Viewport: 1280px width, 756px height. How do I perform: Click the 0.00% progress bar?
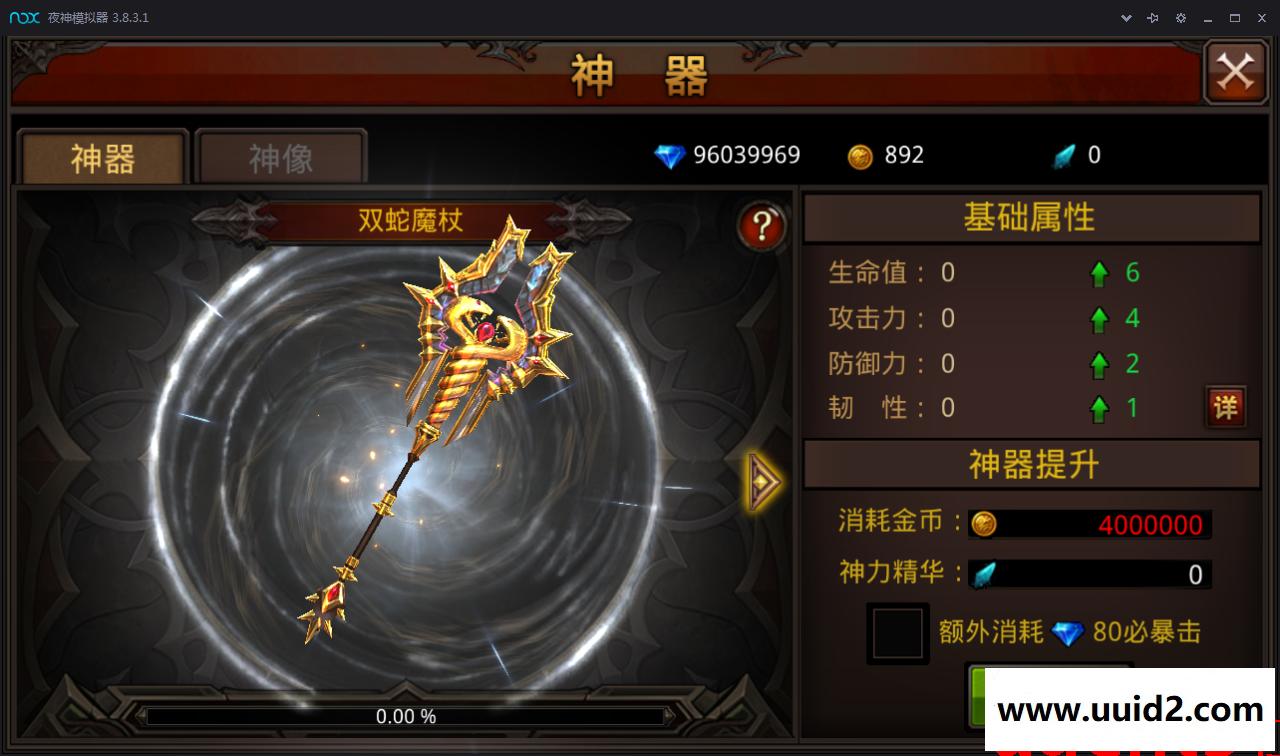point(406,716)
